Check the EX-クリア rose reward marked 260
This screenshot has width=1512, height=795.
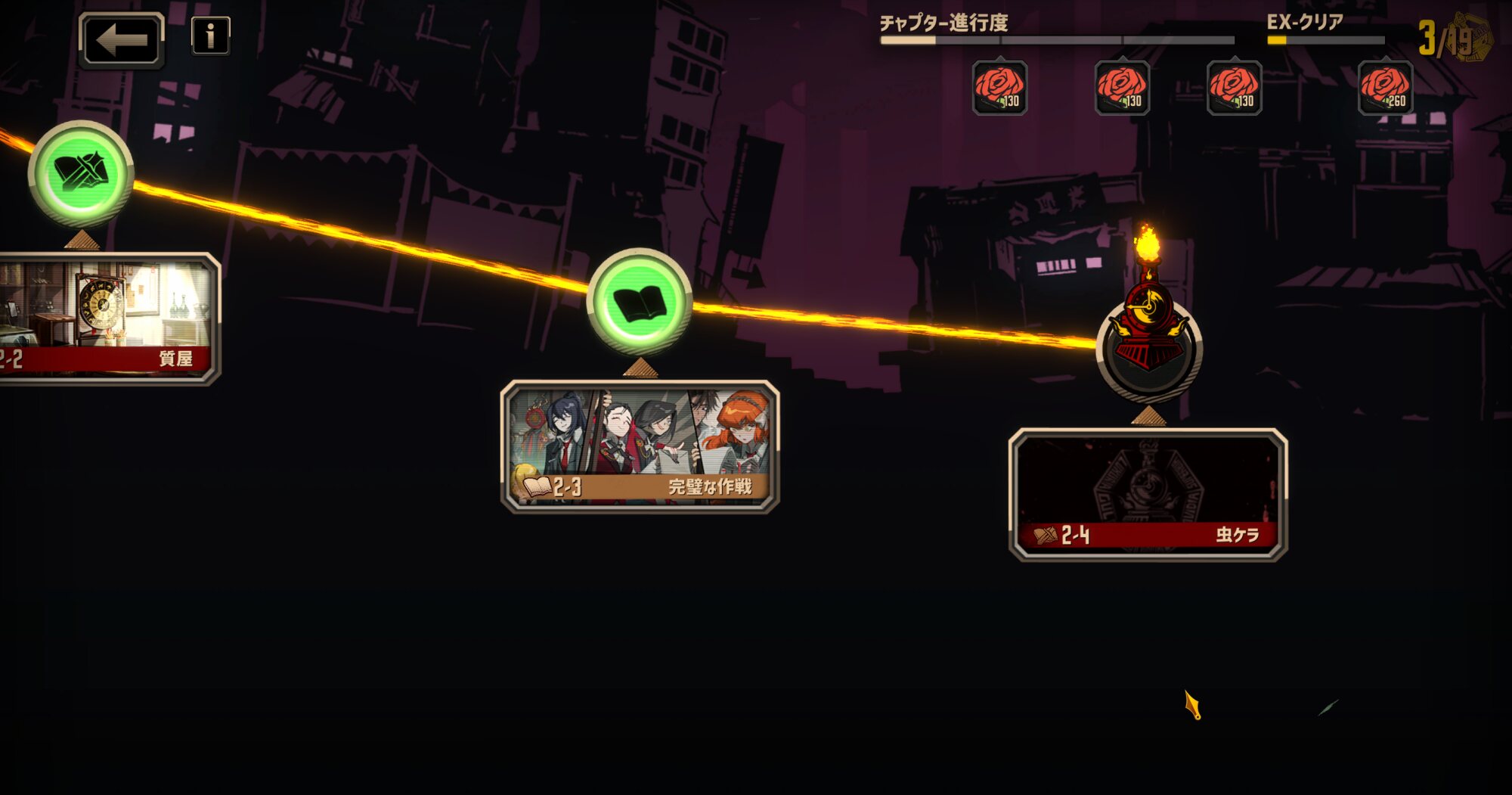click(1385, 89)
